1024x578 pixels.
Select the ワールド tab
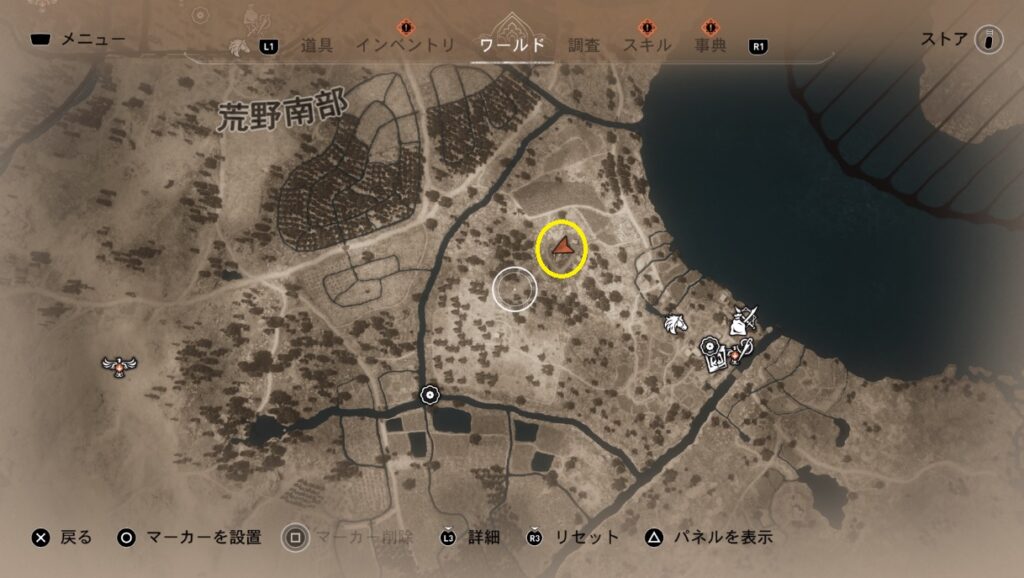coord(512,46)
